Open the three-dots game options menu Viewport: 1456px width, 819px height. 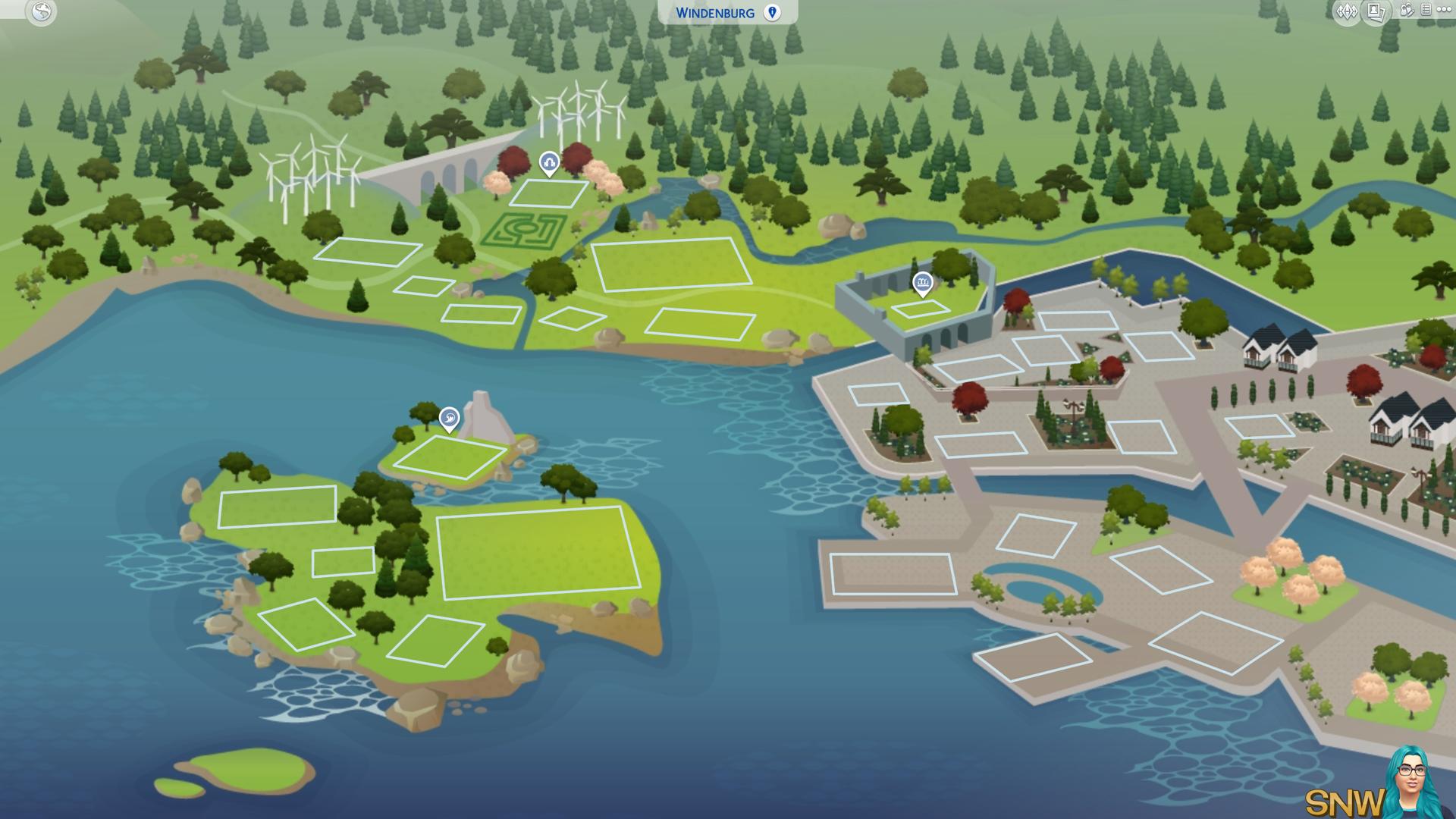click(x=1444, y=10)
